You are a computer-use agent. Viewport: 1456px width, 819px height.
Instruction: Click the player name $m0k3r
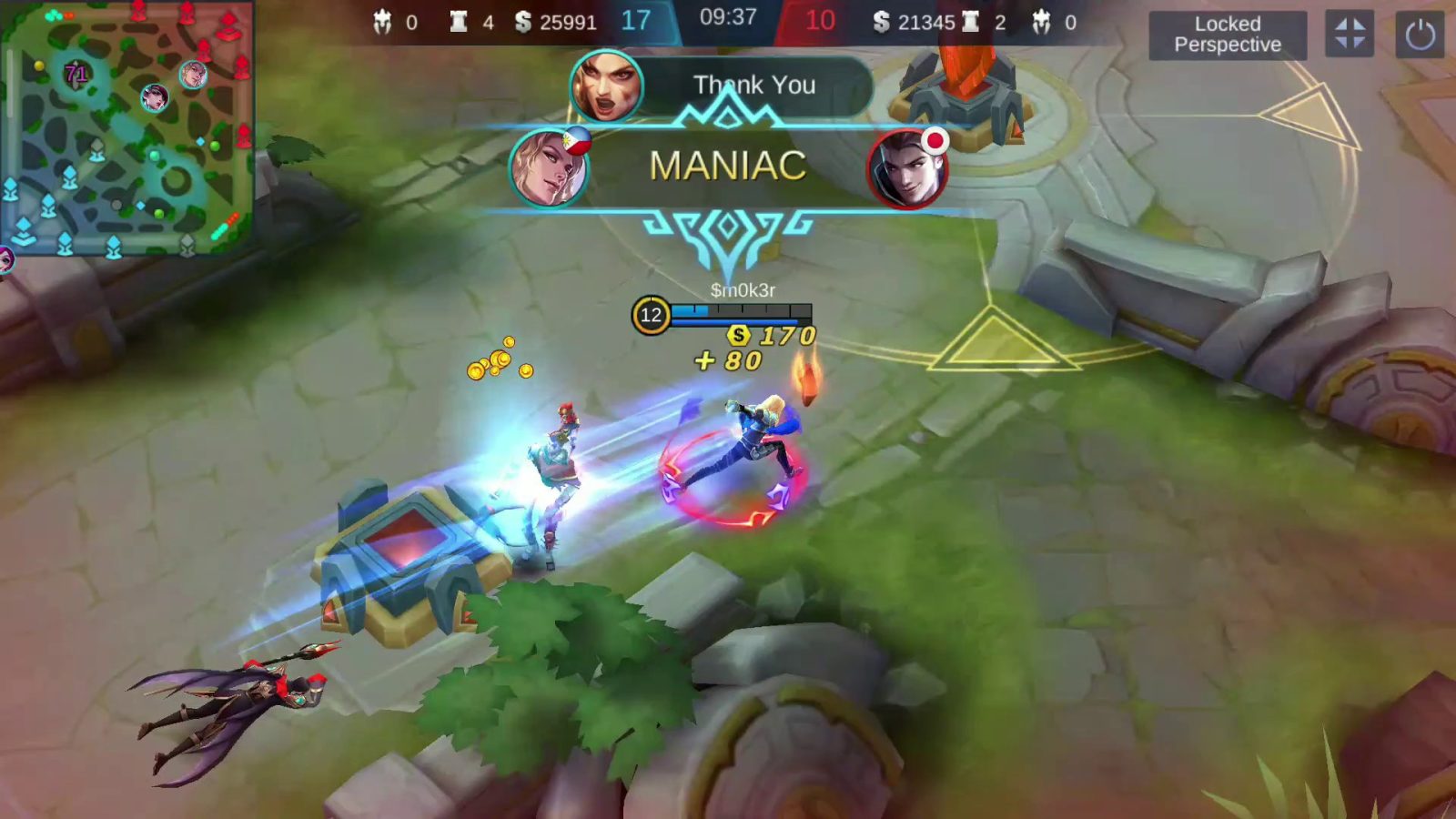point(744,288)
